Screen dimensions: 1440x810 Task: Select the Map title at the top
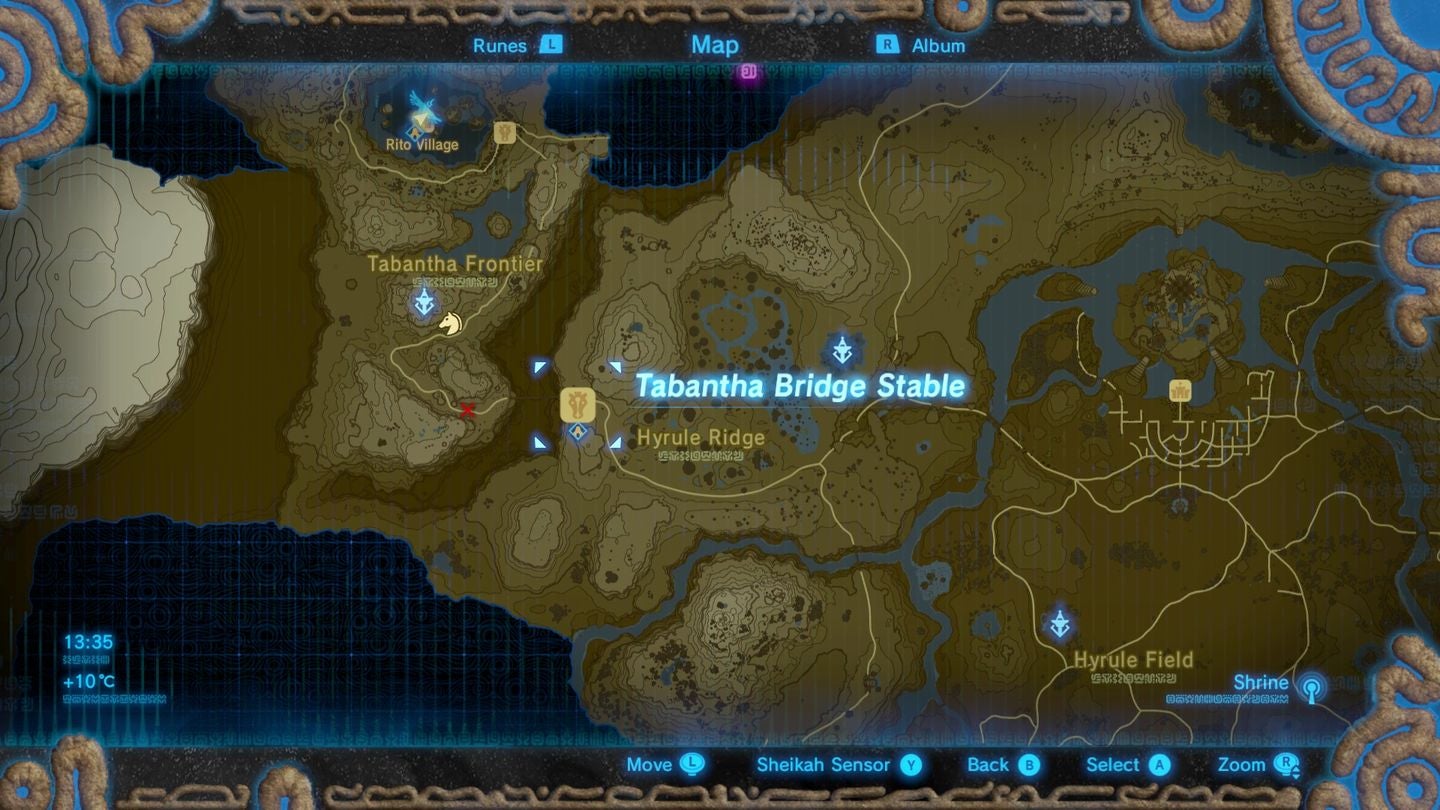713,45
